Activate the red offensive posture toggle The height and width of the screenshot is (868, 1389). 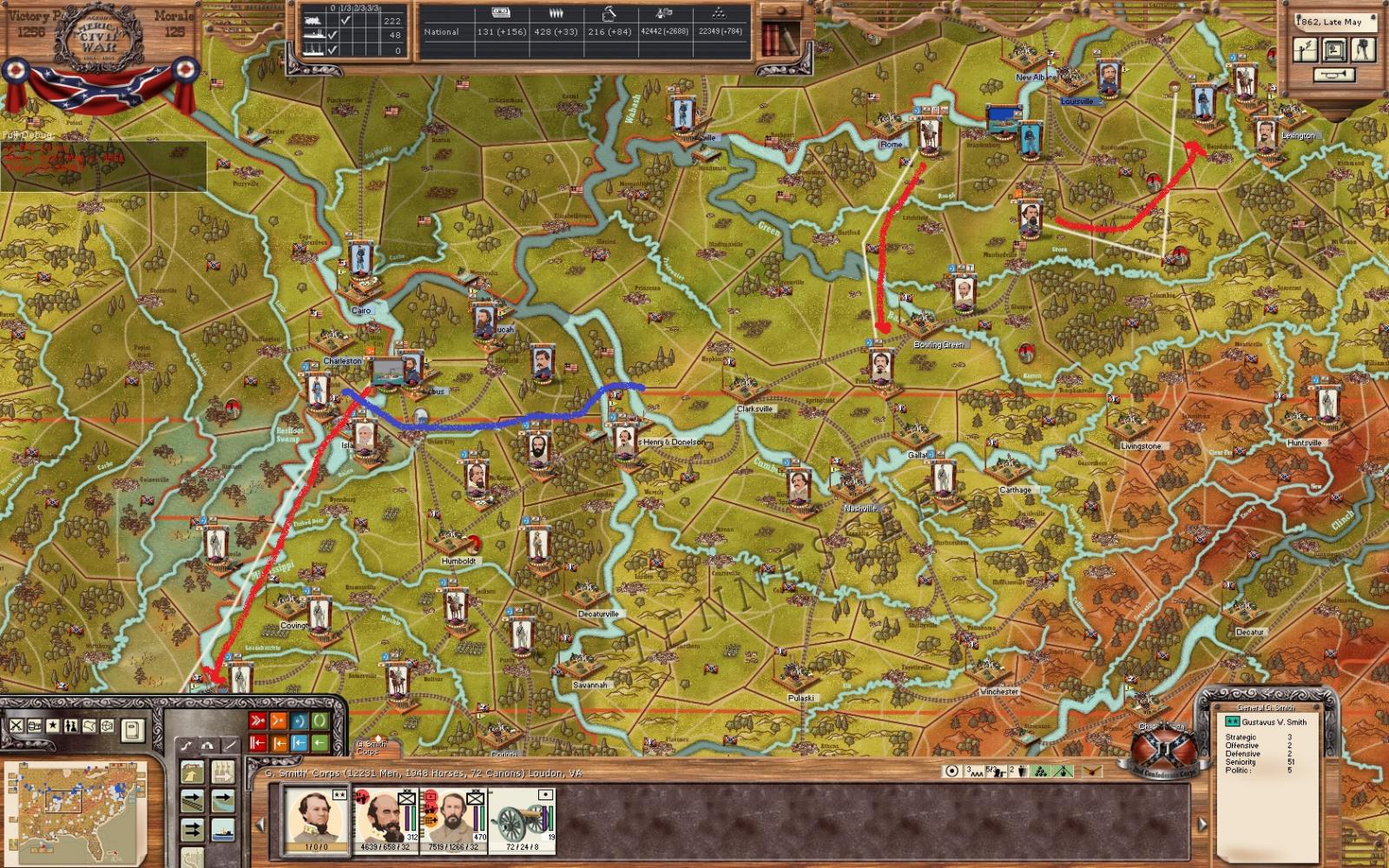[257, 720]
